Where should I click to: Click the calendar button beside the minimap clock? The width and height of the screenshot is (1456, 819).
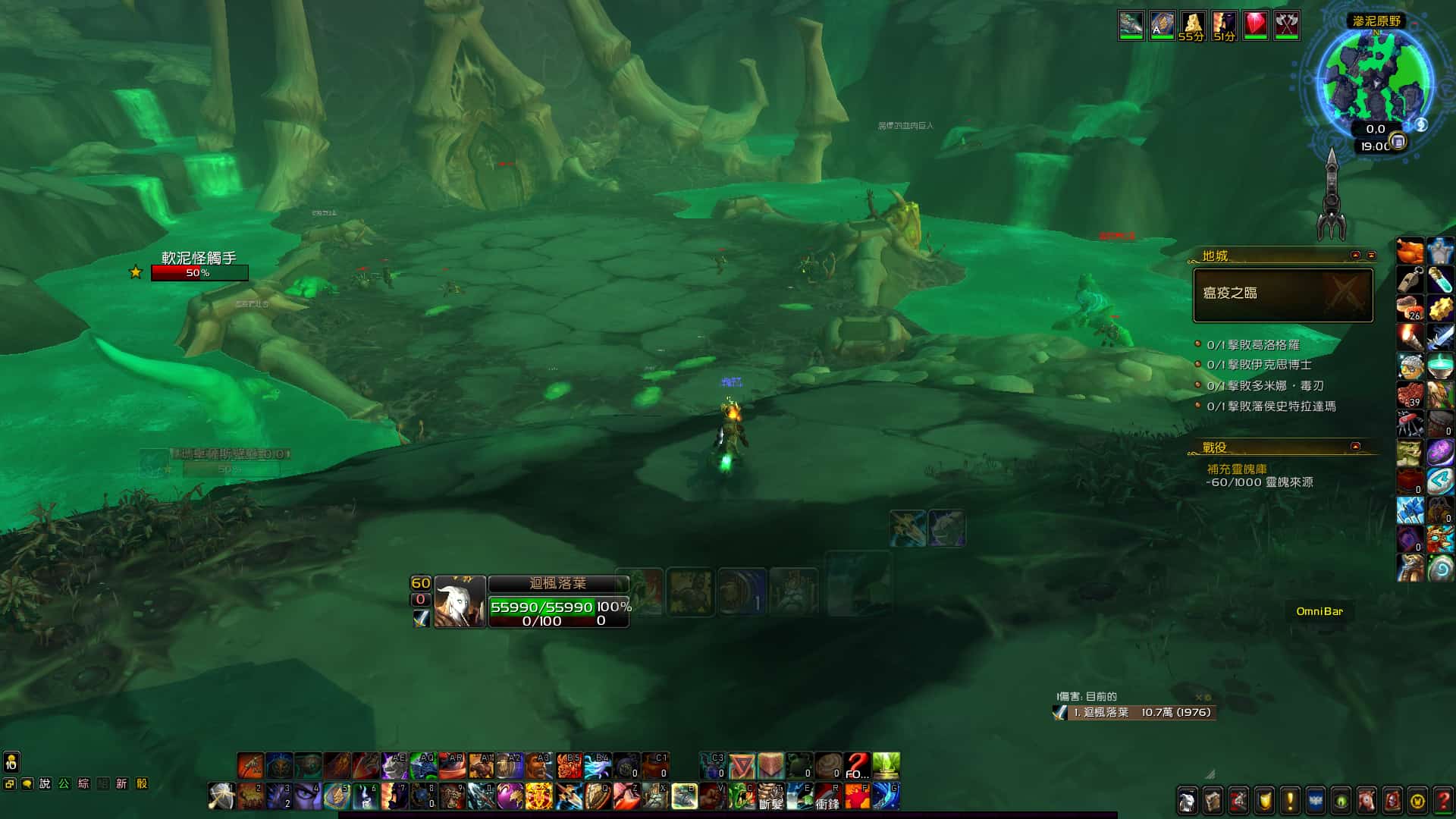[x=1399, y=142]
